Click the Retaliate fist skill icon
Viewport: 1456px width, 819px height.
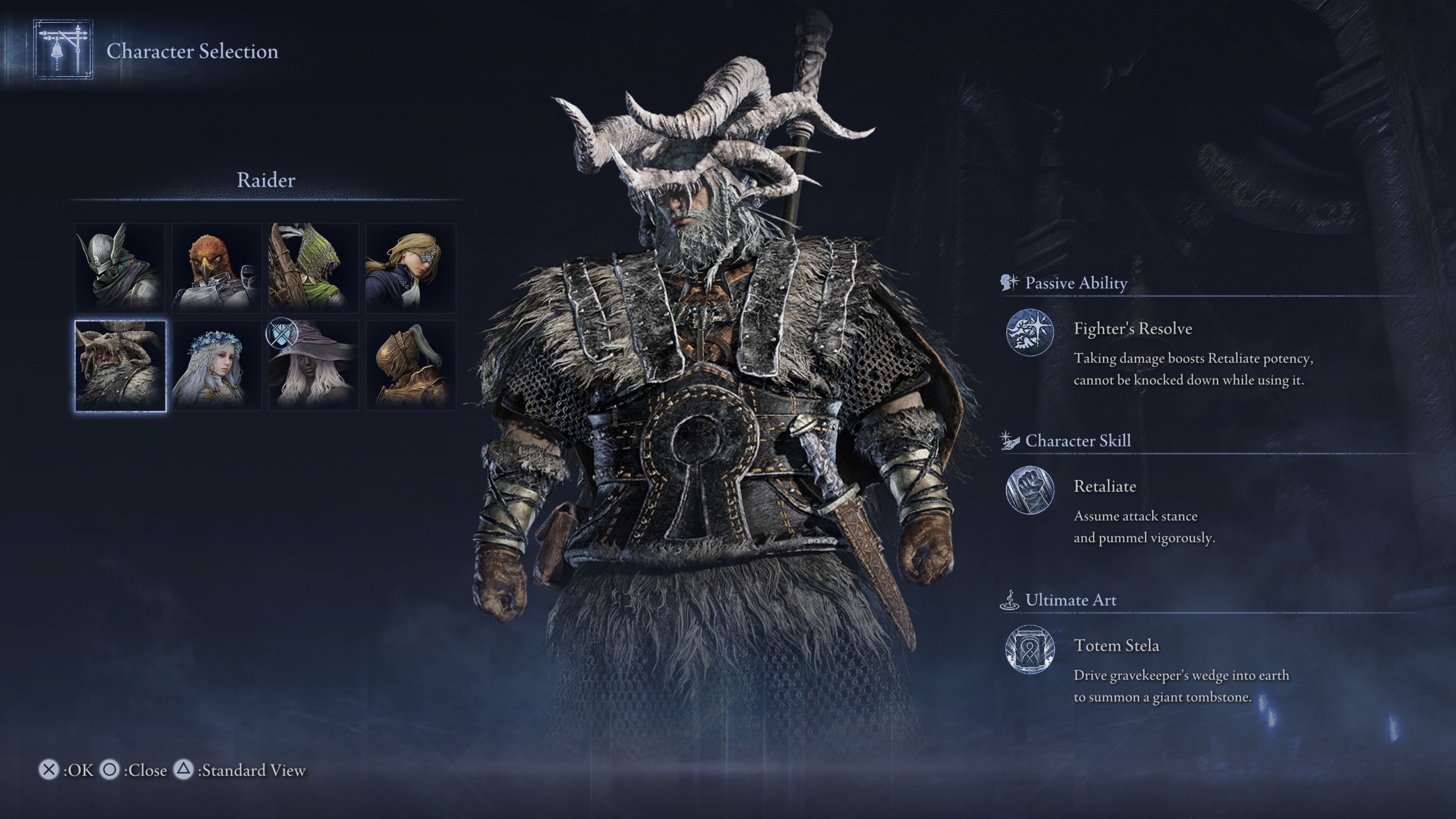pos(1029,490)
